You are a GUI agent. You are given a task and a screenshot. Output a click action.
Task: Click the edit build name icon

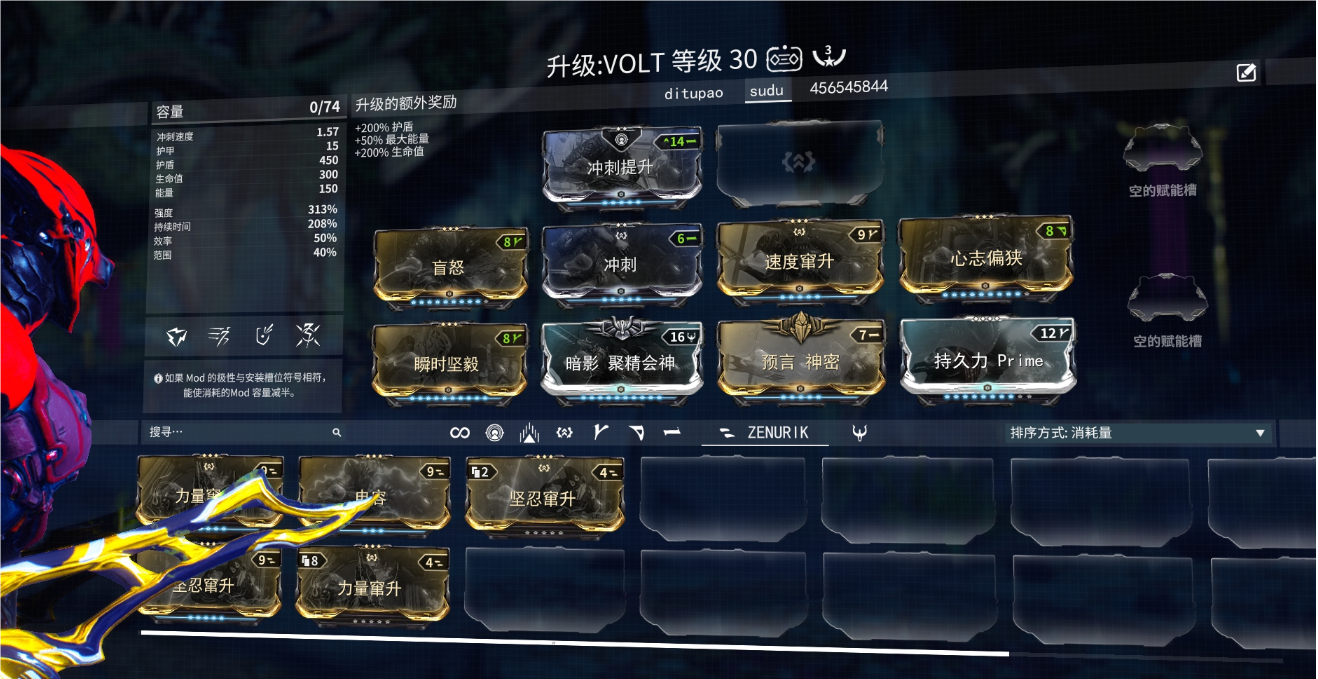tap(1246, 72)
